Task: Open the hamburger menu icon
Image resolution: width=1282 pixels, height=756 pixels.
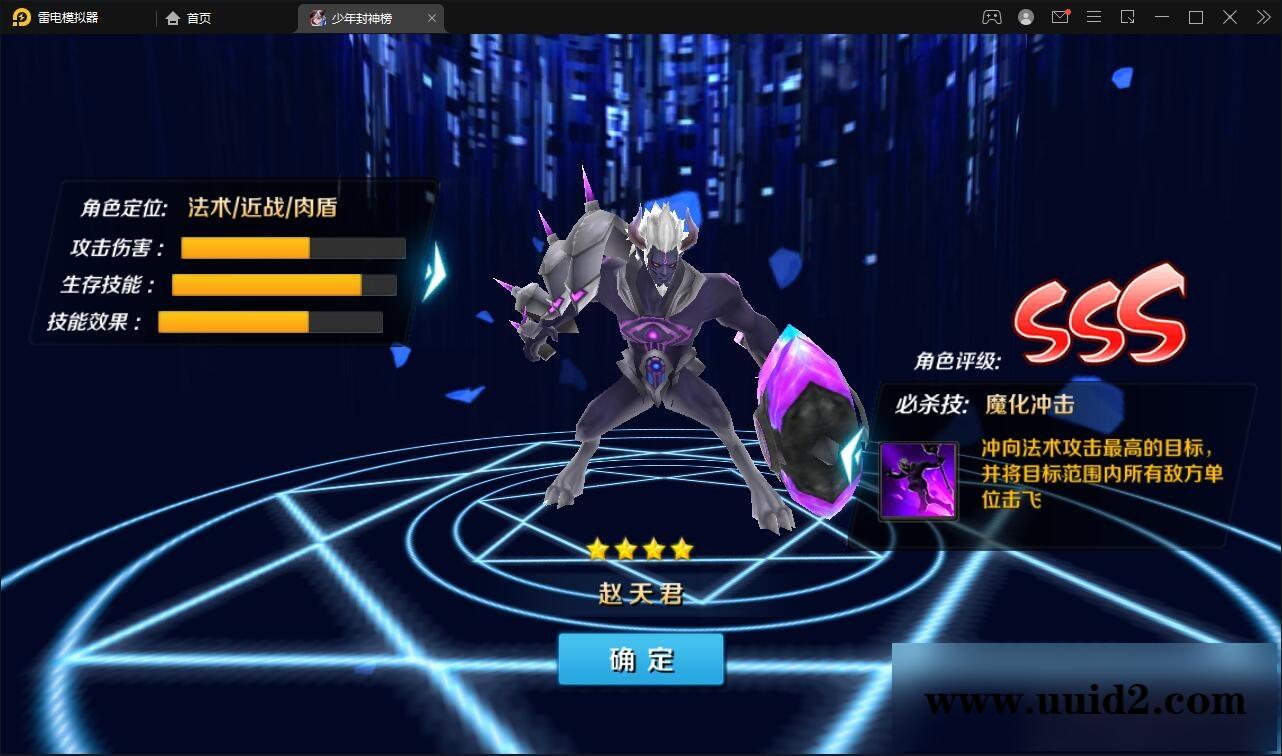Action: pyautogui.click(x=1093, y=17)
